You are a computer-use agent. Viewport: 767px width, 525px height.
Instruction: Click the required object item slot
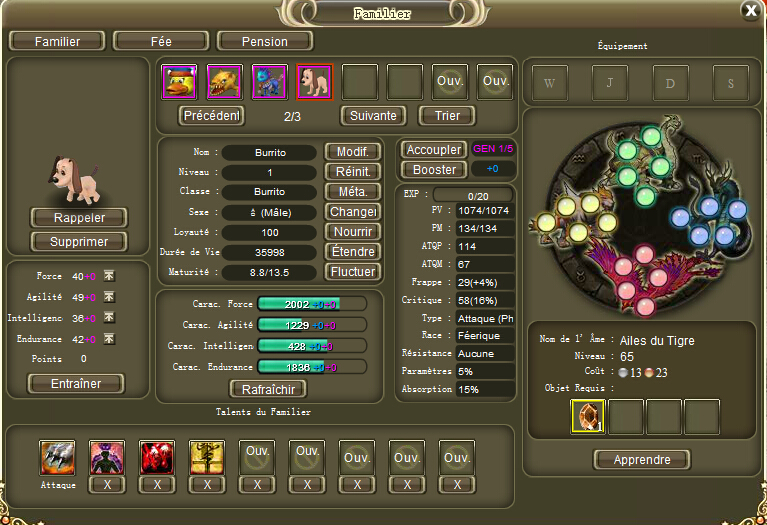pyautogui.click(x=588, y=417)
